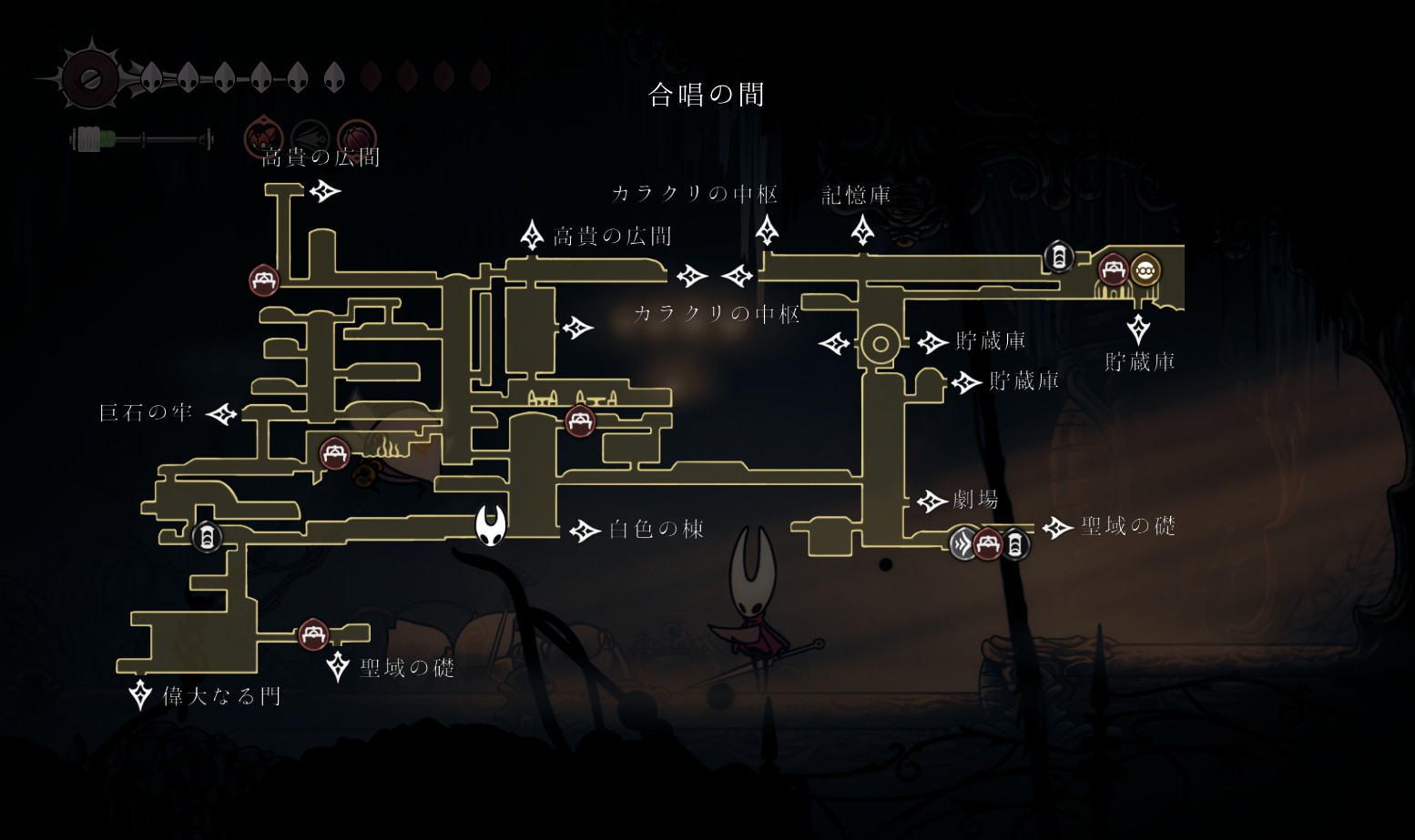Select the grey chevron fast-travel marker

[x=964, y=544]
